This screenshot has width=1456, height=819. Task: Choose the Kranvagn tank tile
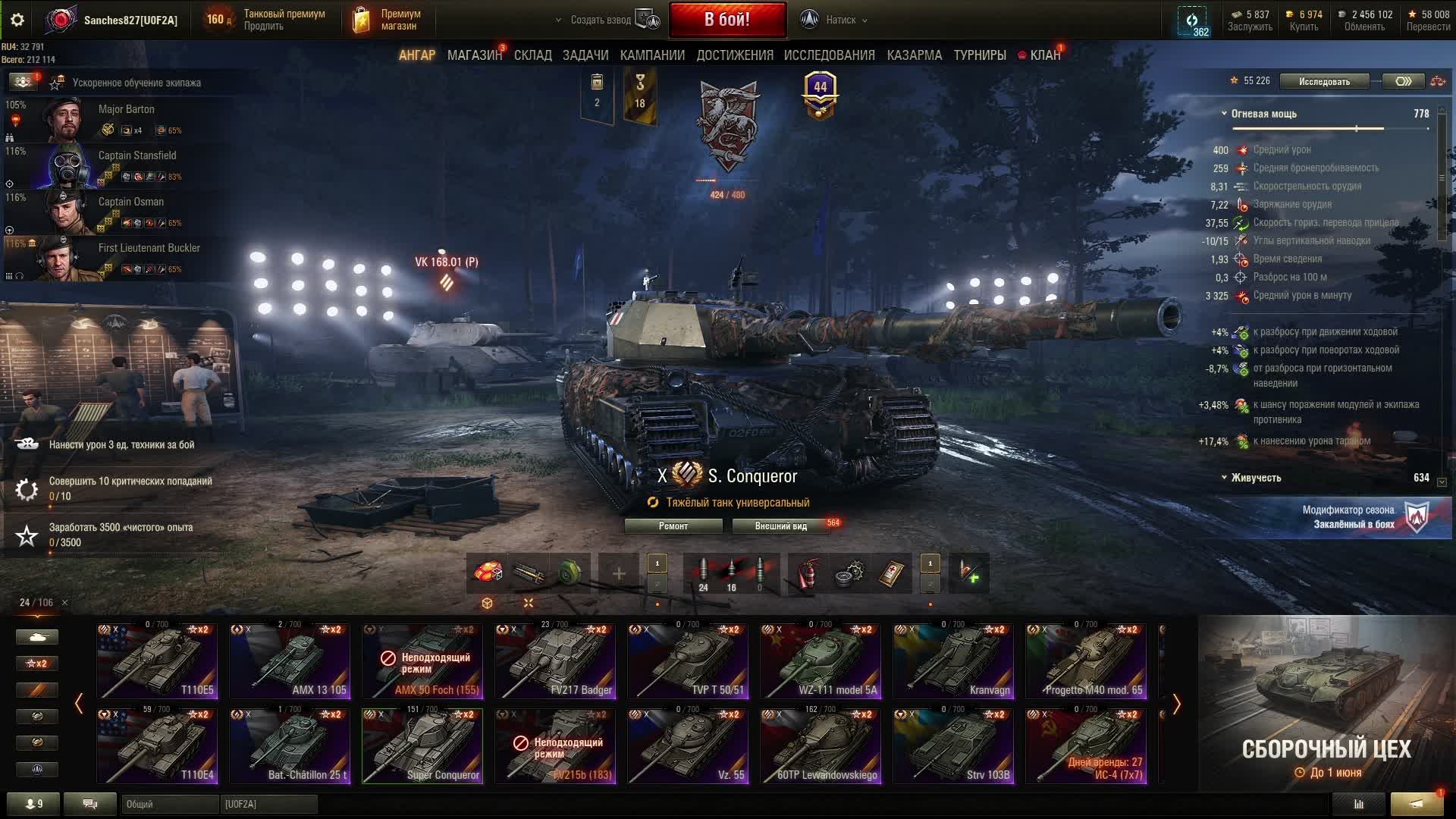[953, 661]
